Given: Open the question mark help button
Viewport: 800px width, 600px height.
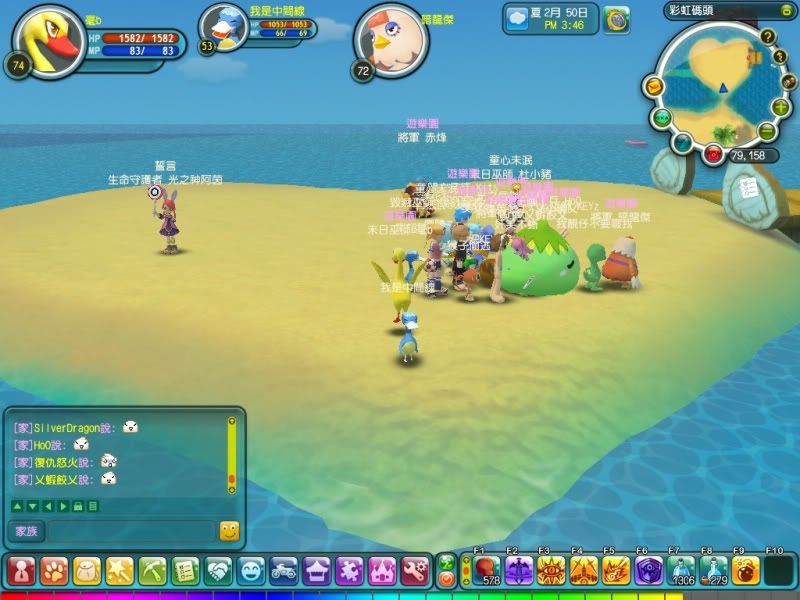Looking at the screenshot, I should (768, 37).
